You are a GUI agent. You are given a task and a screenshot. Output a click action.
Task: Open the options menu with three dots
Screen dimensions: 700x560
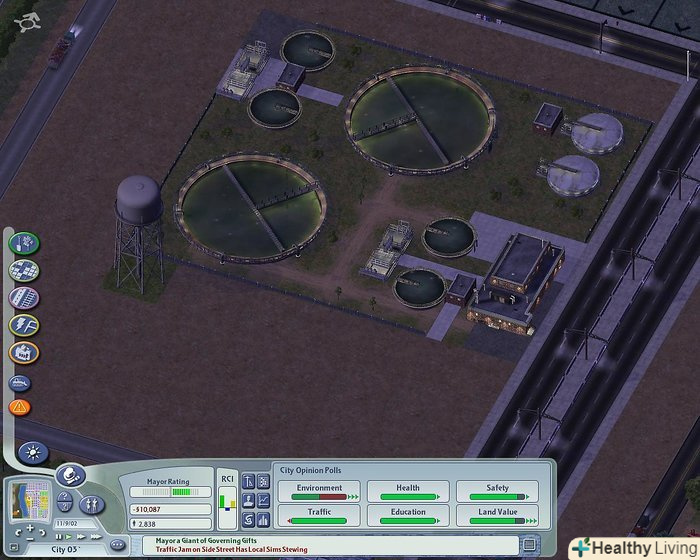pyautogui.click(x=117, y=544)
